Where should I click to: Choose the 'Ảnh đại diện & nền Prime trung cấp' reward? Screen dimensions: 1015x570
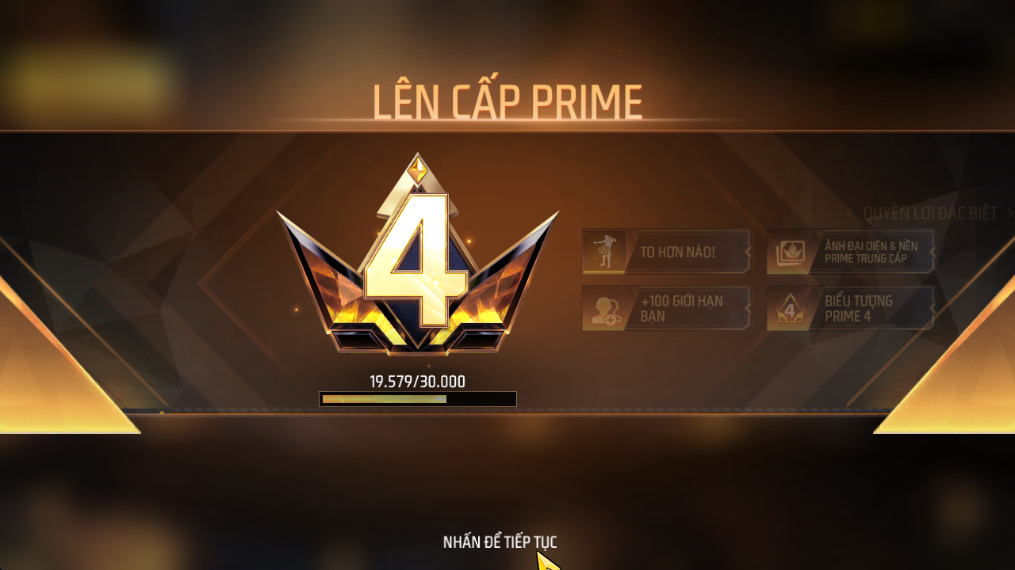click(x=851, y=252)
